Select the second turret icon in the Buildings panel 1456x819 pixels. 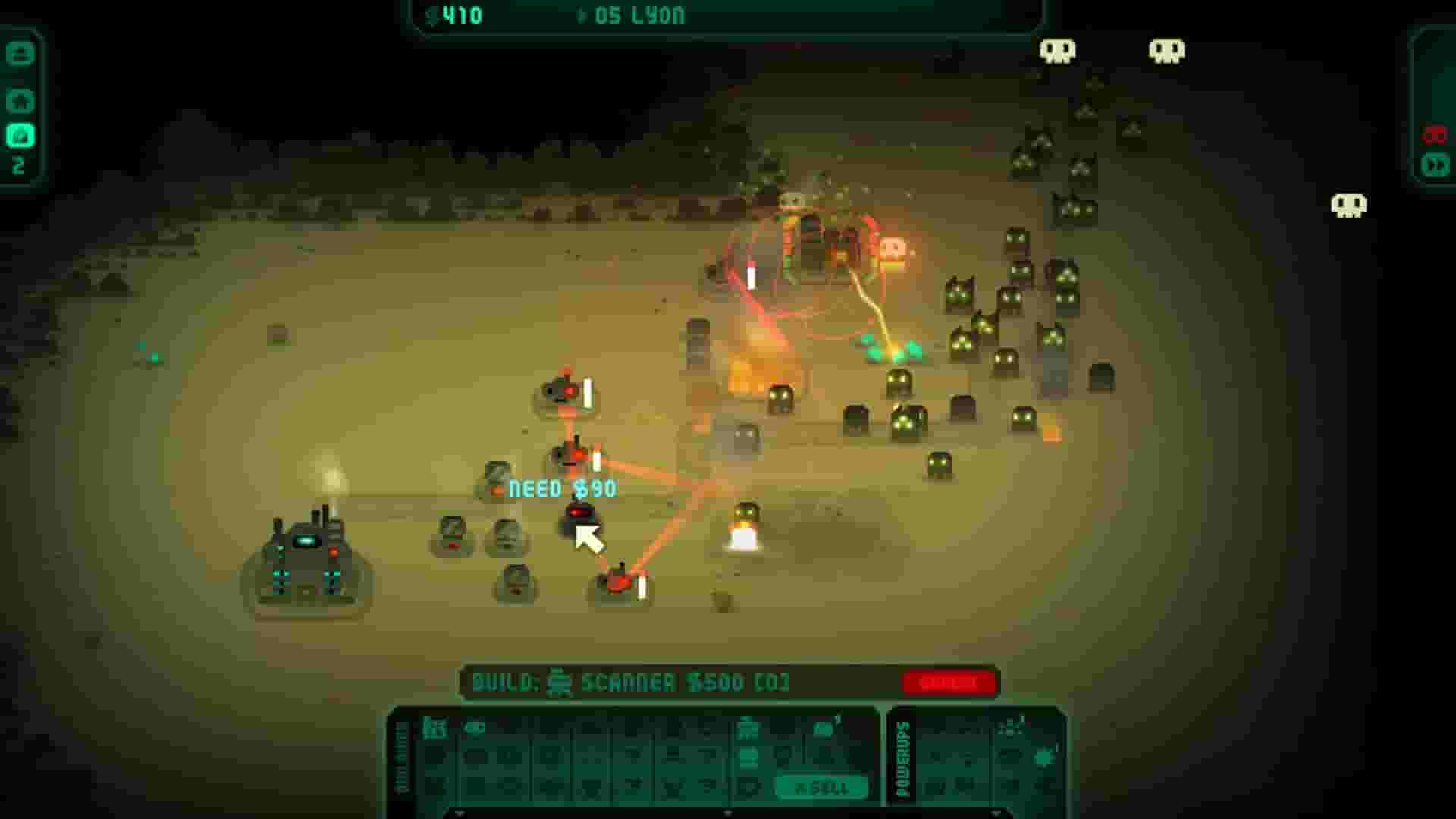tap(475, 728)
